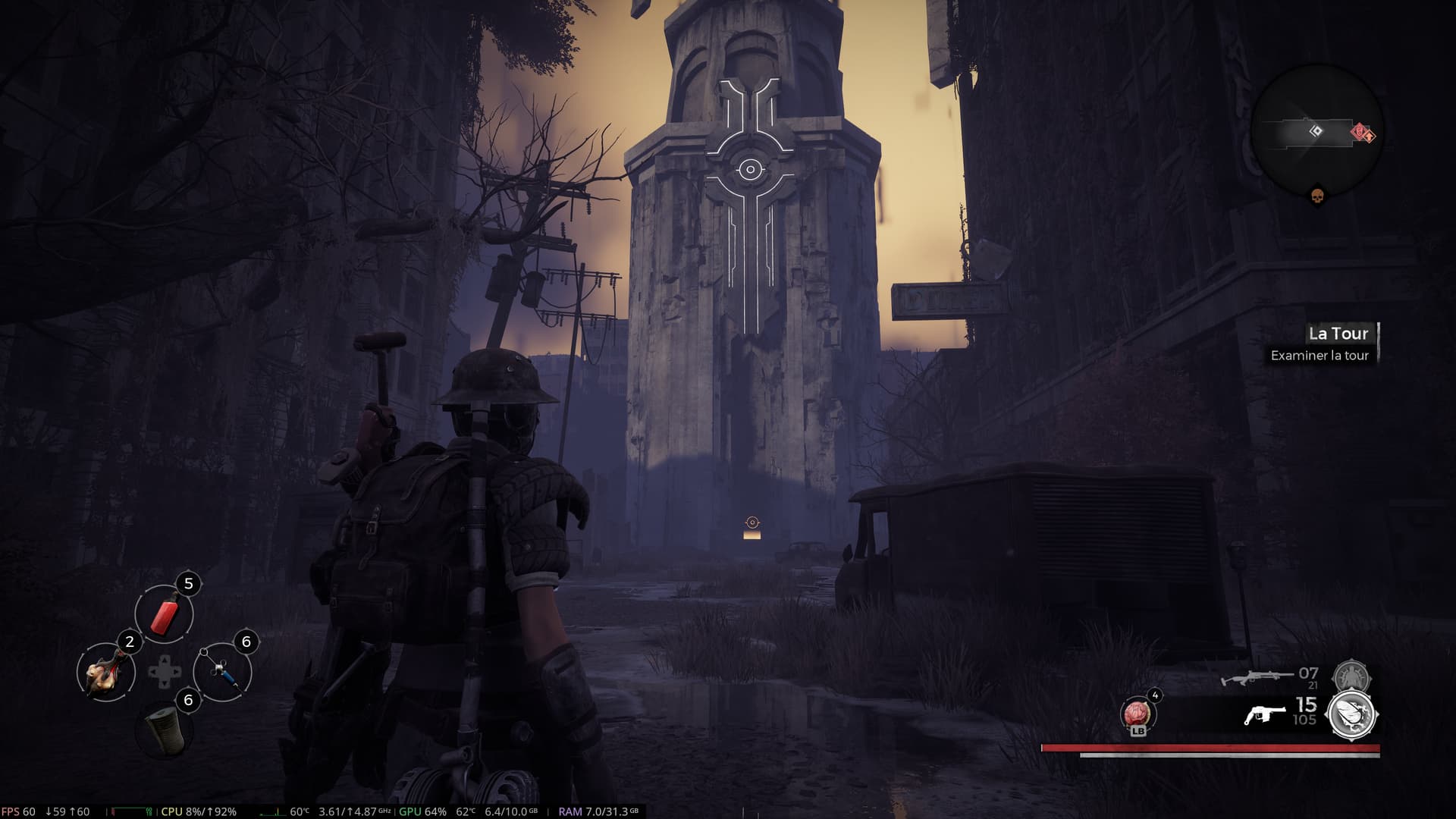1456x819 pixels.
Task: Click the Dragon Heart healing icon
Action: (x=1137, y=714)
